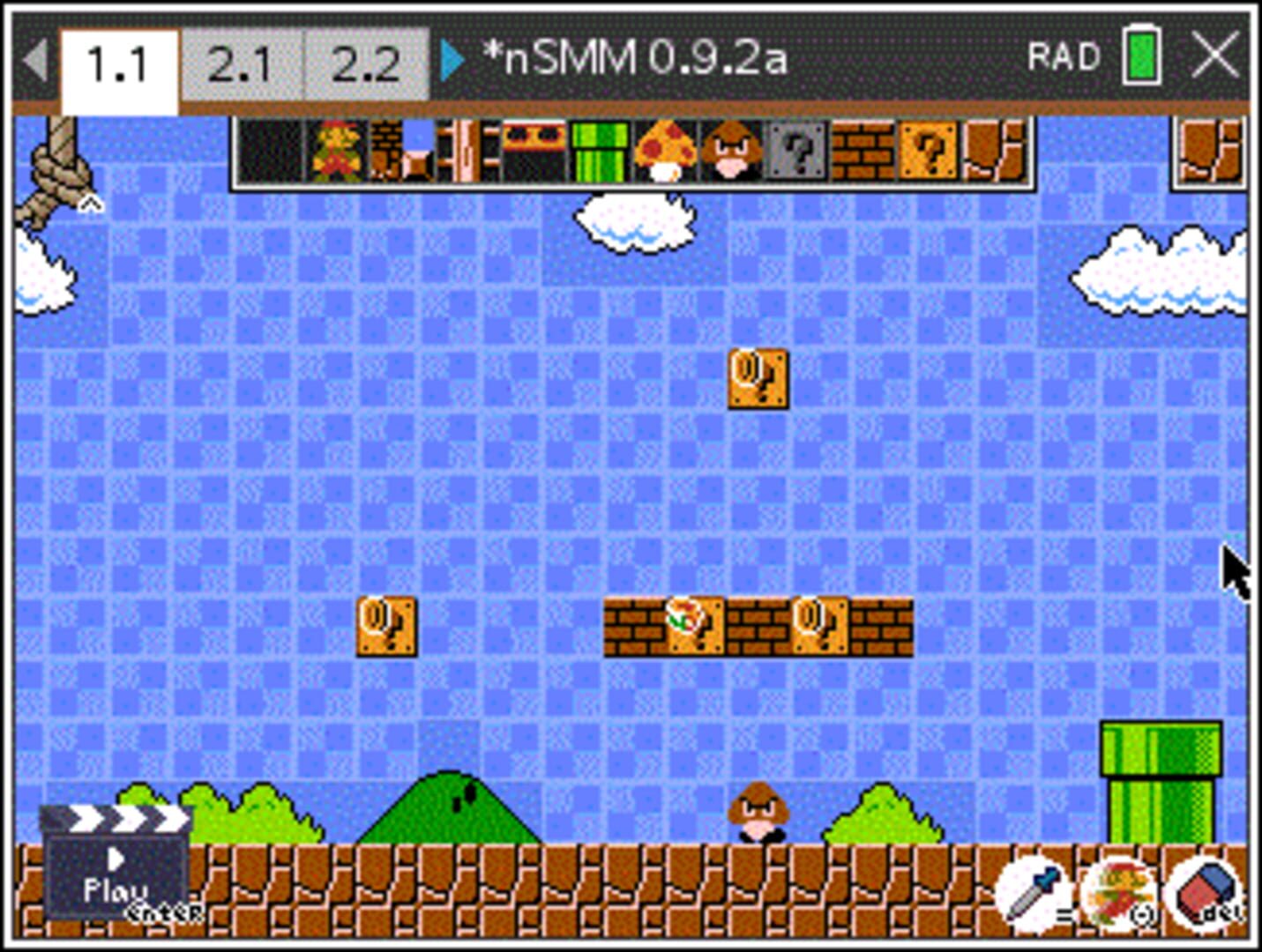Select the Goomba enemy in the palette
Image resolution: width=1262 pixels, height=952 pixels.
730,152
